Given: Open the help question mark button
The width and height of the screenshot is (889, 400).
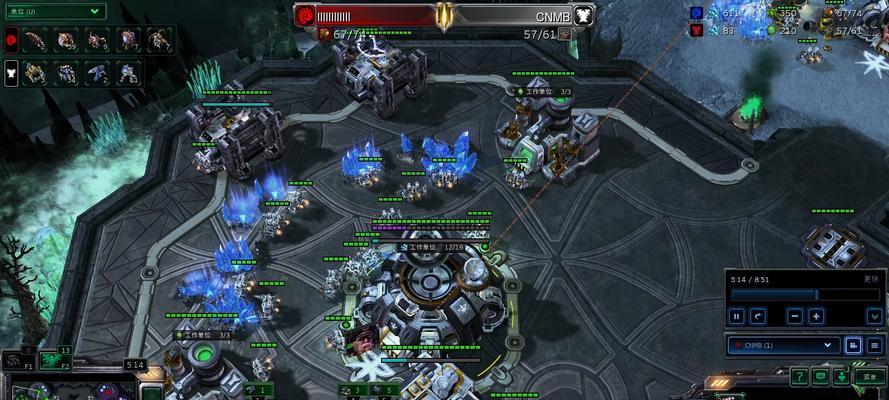Looking at the screenshot, I should click(800, 376).
